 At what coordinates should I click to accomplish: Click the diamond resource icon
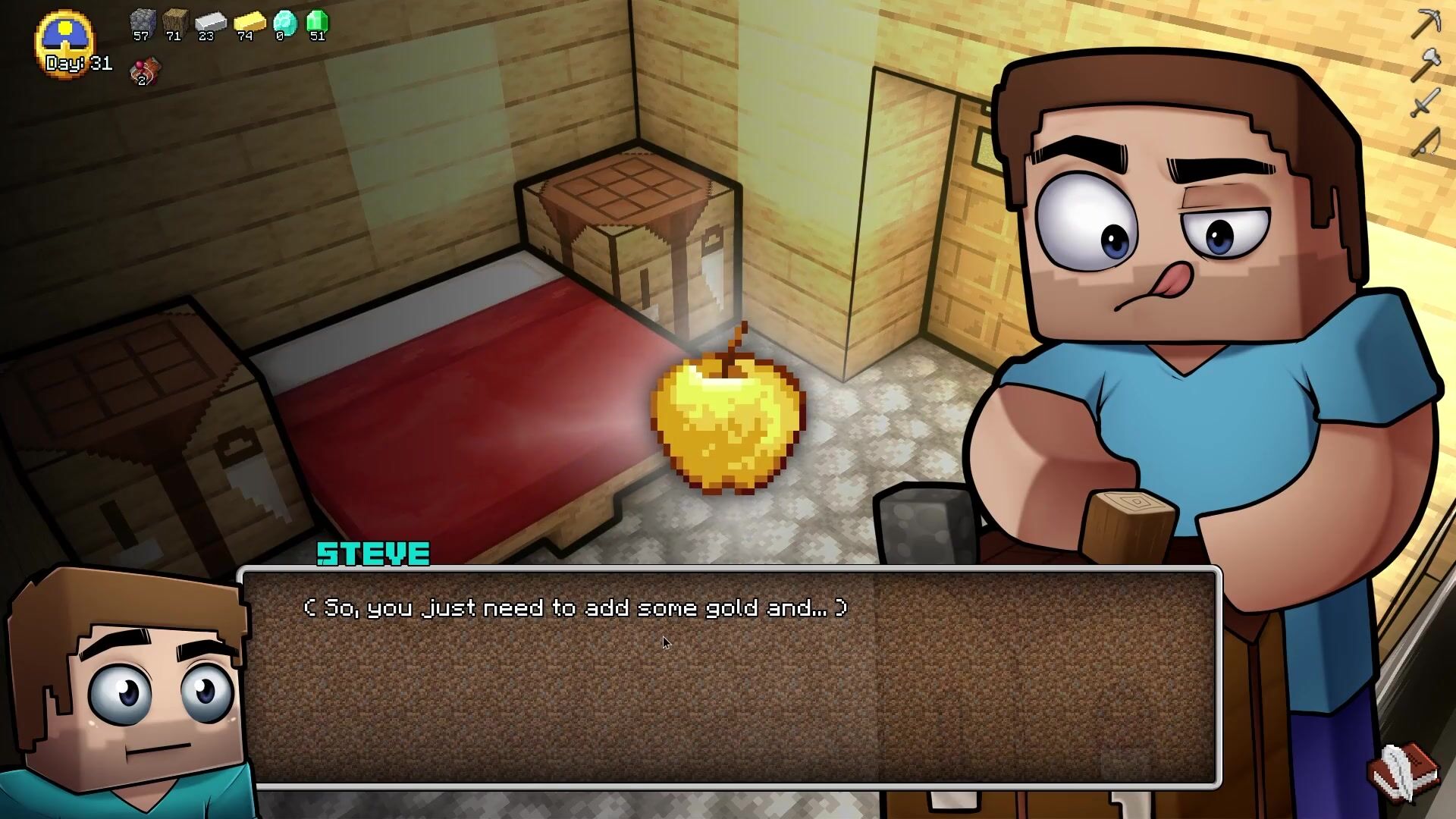click(284, 23)
